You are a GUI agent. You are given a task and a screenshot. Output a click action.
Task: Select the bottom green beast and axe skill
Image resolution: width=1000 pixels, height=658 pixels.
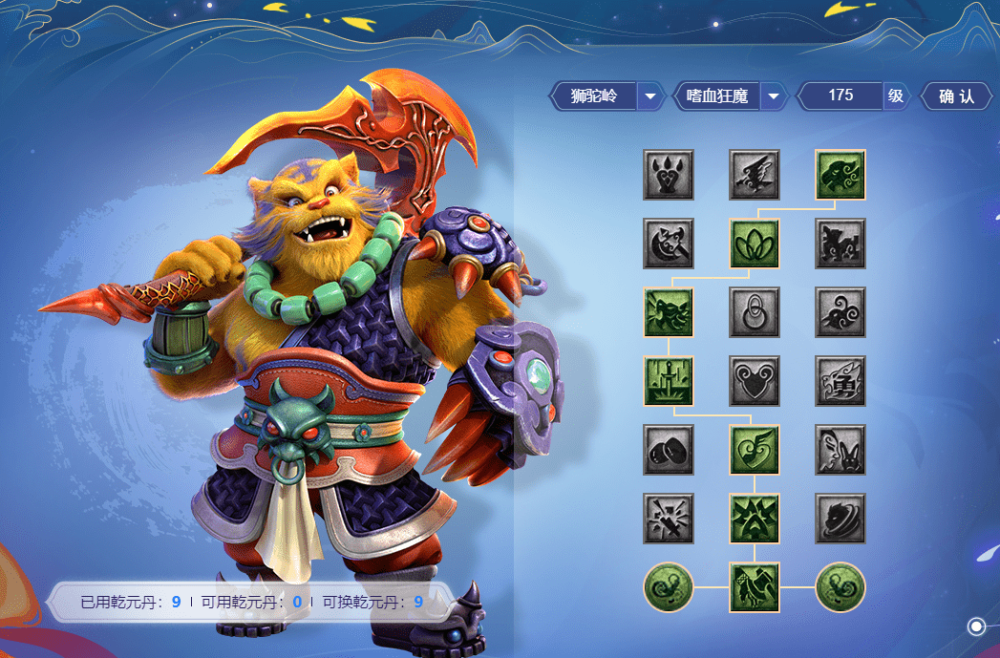pyautogui.click(x=754, y=587)
